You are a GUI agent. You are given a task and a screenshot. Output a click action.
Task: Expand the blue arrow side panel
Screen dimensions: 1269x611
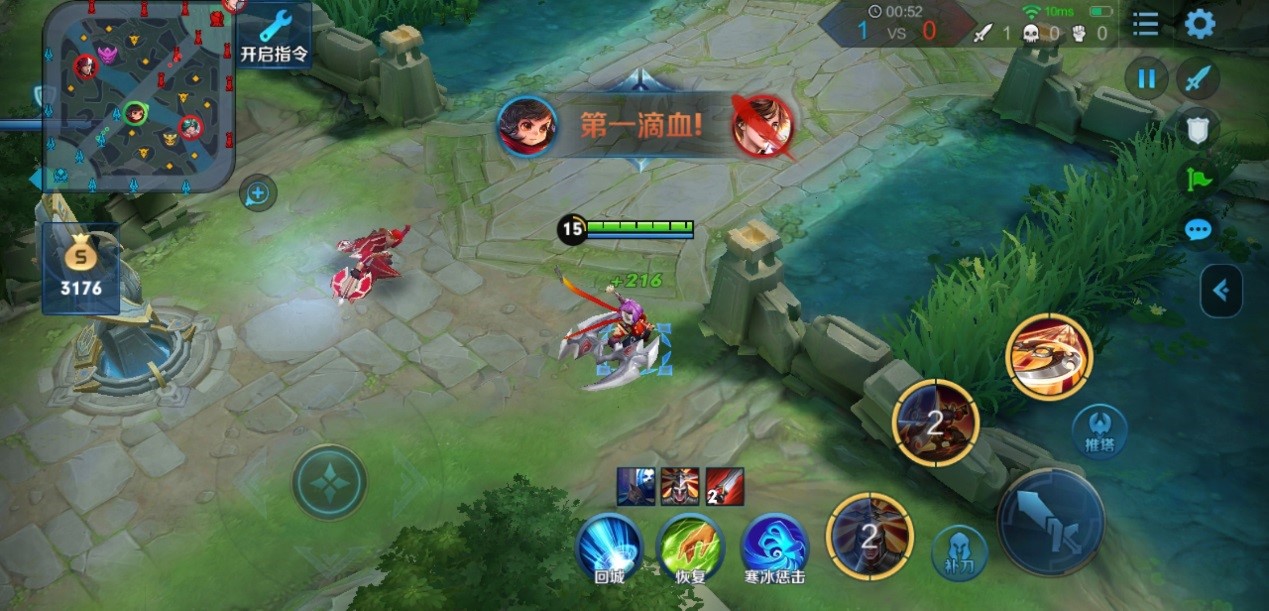coord(1221,291)
